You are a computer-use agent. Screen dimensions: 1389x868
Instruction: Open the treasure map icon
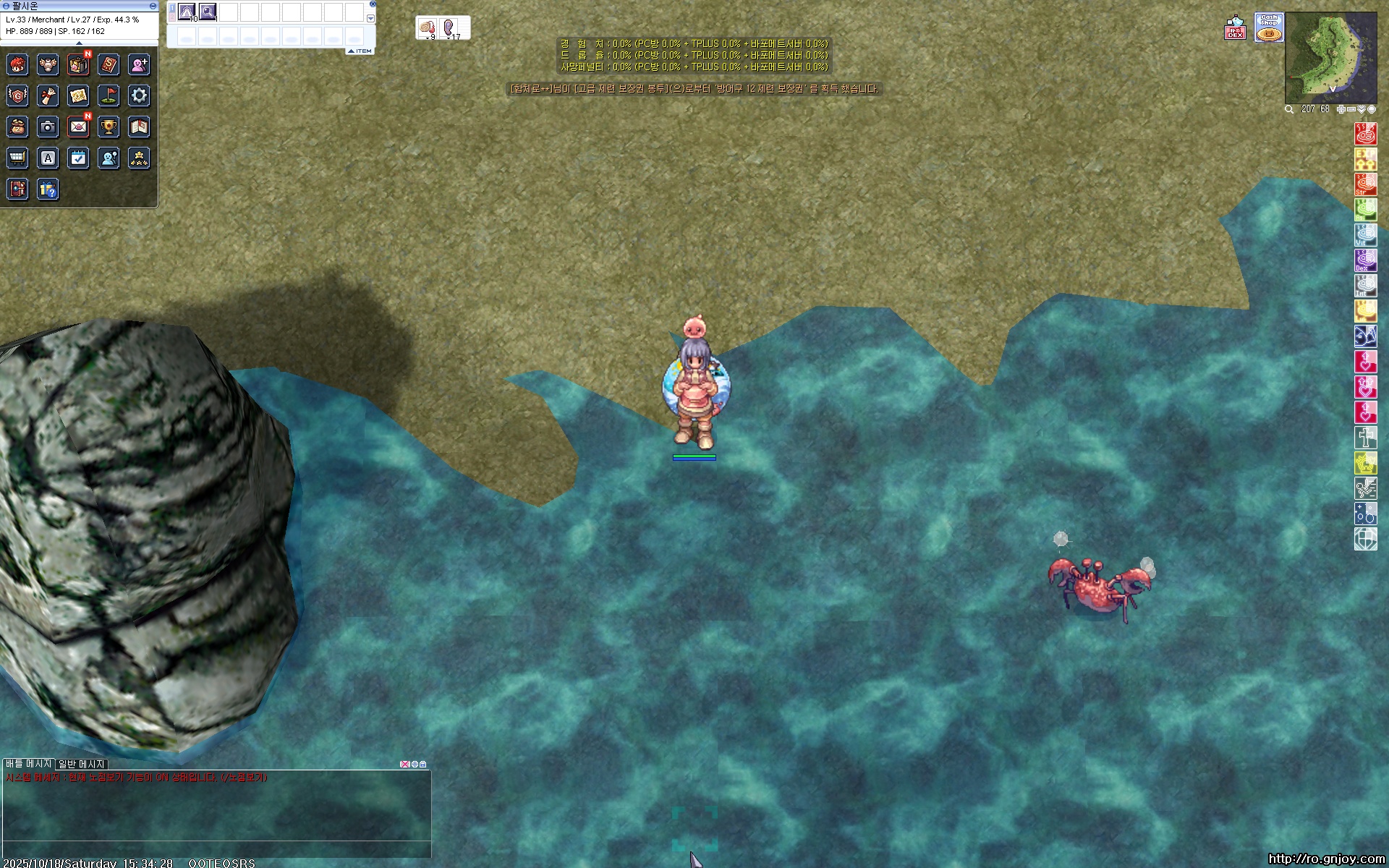point(78,95)
